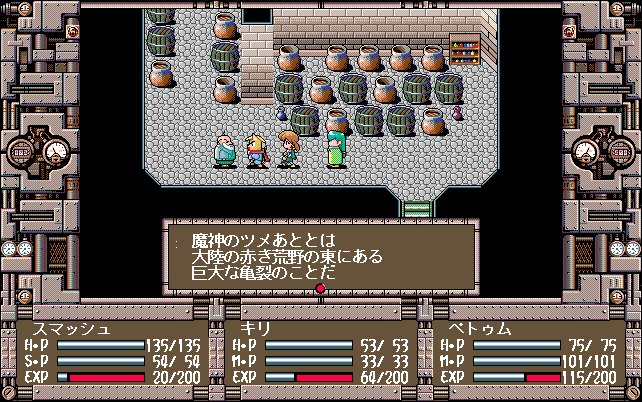The width and height of the screenshot is (642, 402).
Task: Advance the 魔神のツメあと dialogue text box
Action: click(320, 255)
